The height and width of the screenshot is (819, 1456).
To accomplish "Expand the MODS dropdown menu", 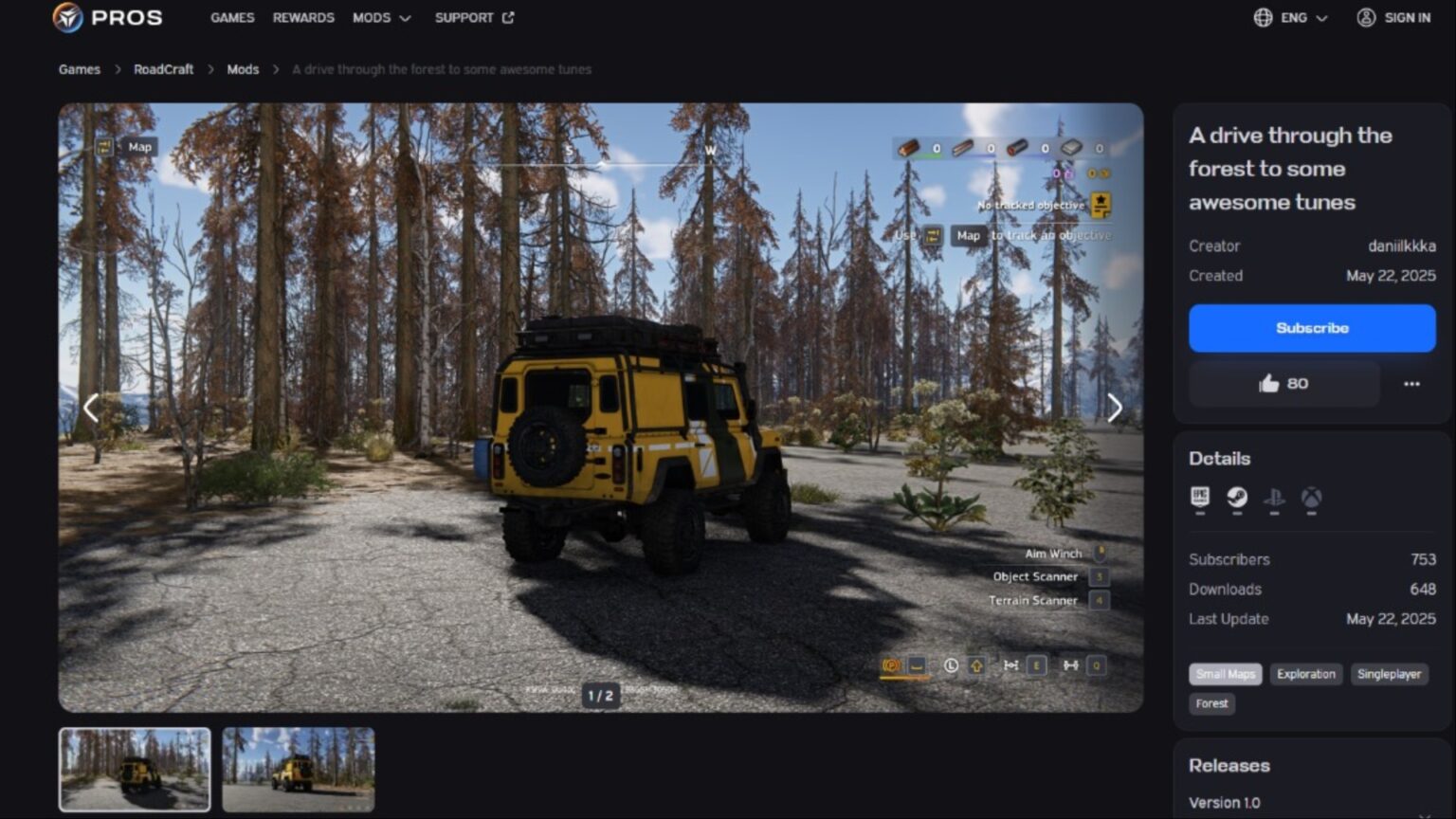I will tap(383, 17).
